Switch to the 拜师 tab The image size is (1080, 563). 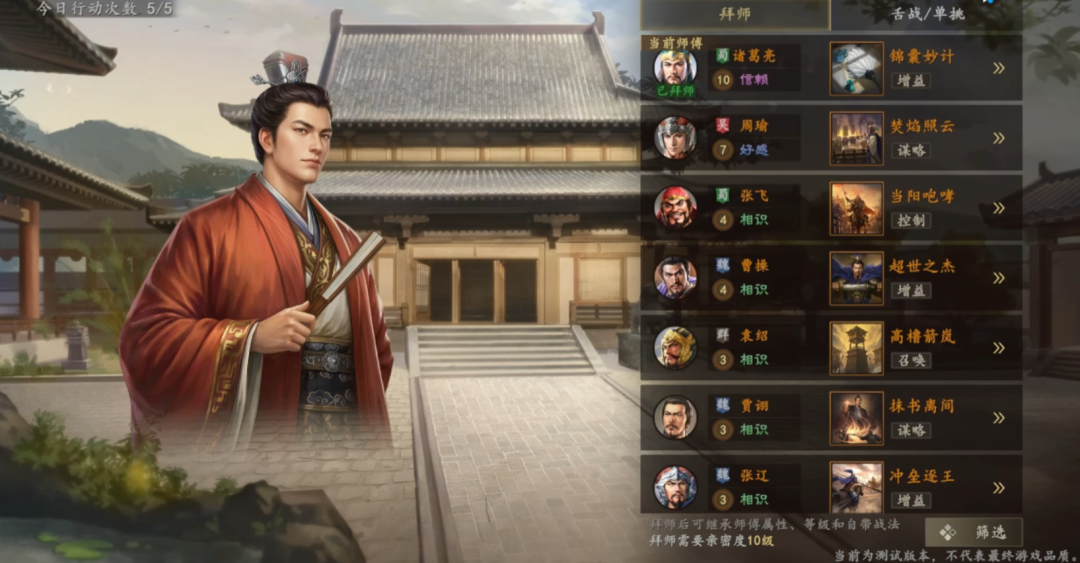pyautogui.click(x=735, y=15)
